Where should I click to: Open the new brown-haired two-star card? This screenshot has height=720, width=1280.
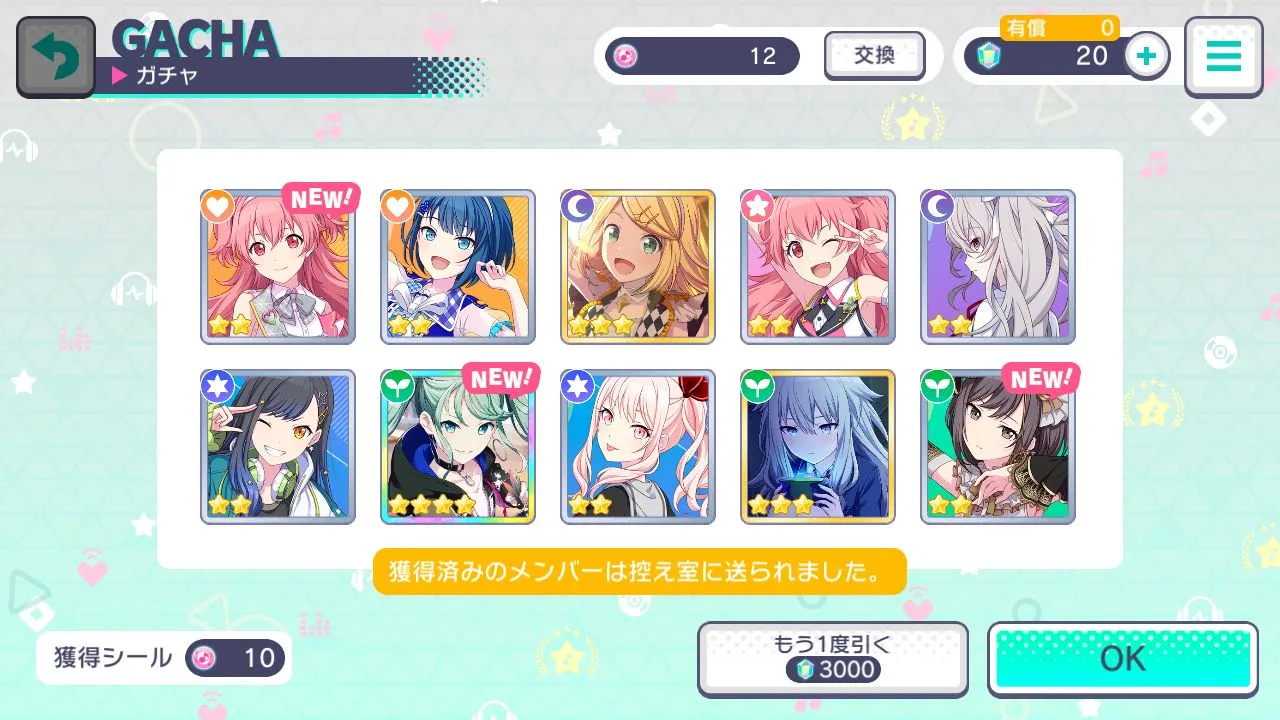tap(998, 447)
